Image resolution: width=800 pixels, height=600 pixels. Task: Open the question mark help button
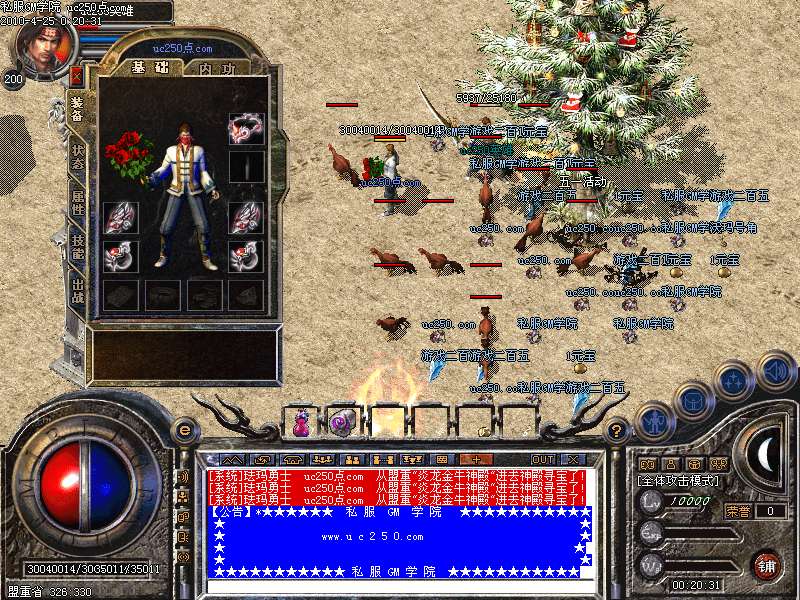tap(617, 431)
